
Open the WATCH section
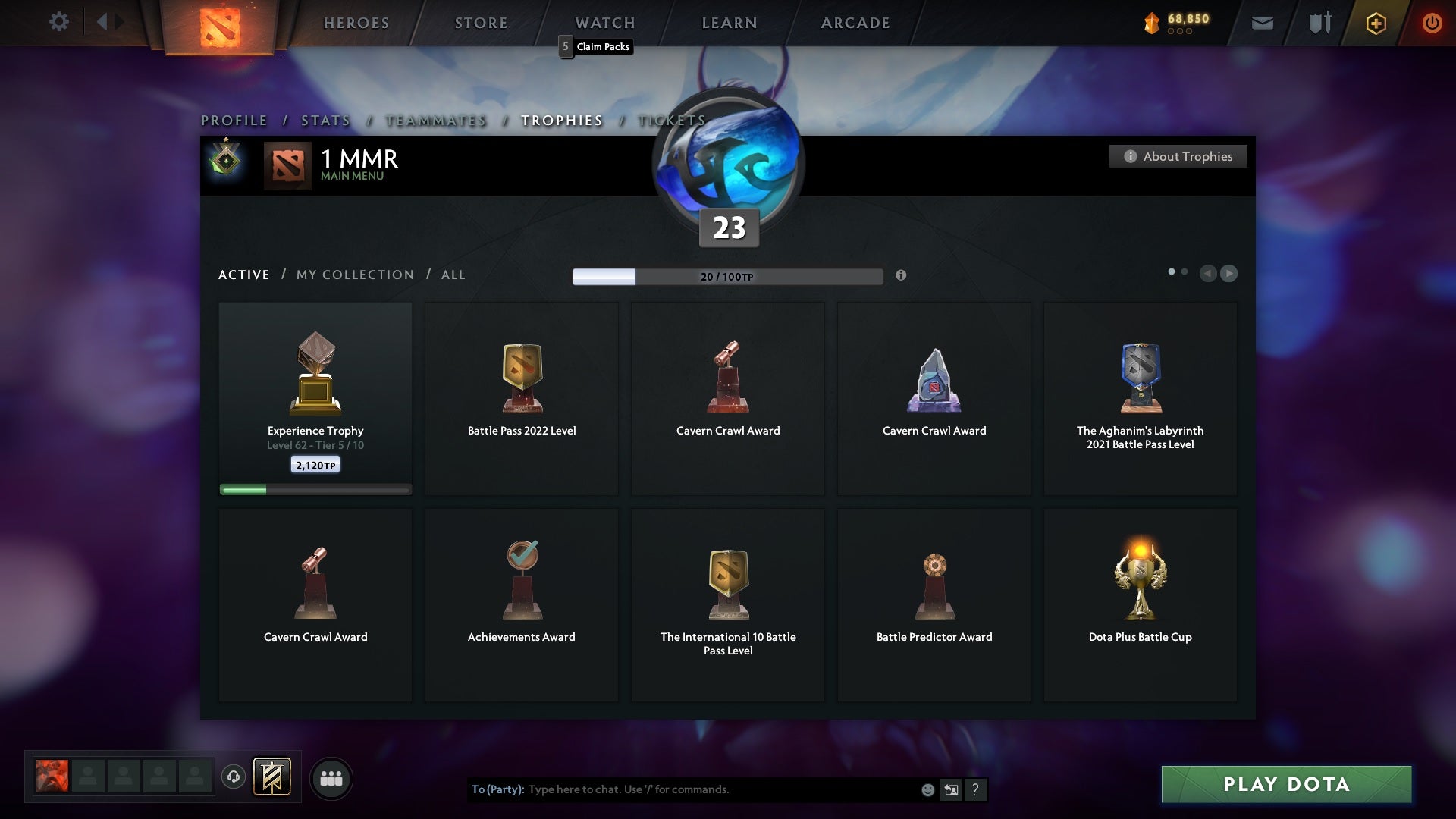604,23
